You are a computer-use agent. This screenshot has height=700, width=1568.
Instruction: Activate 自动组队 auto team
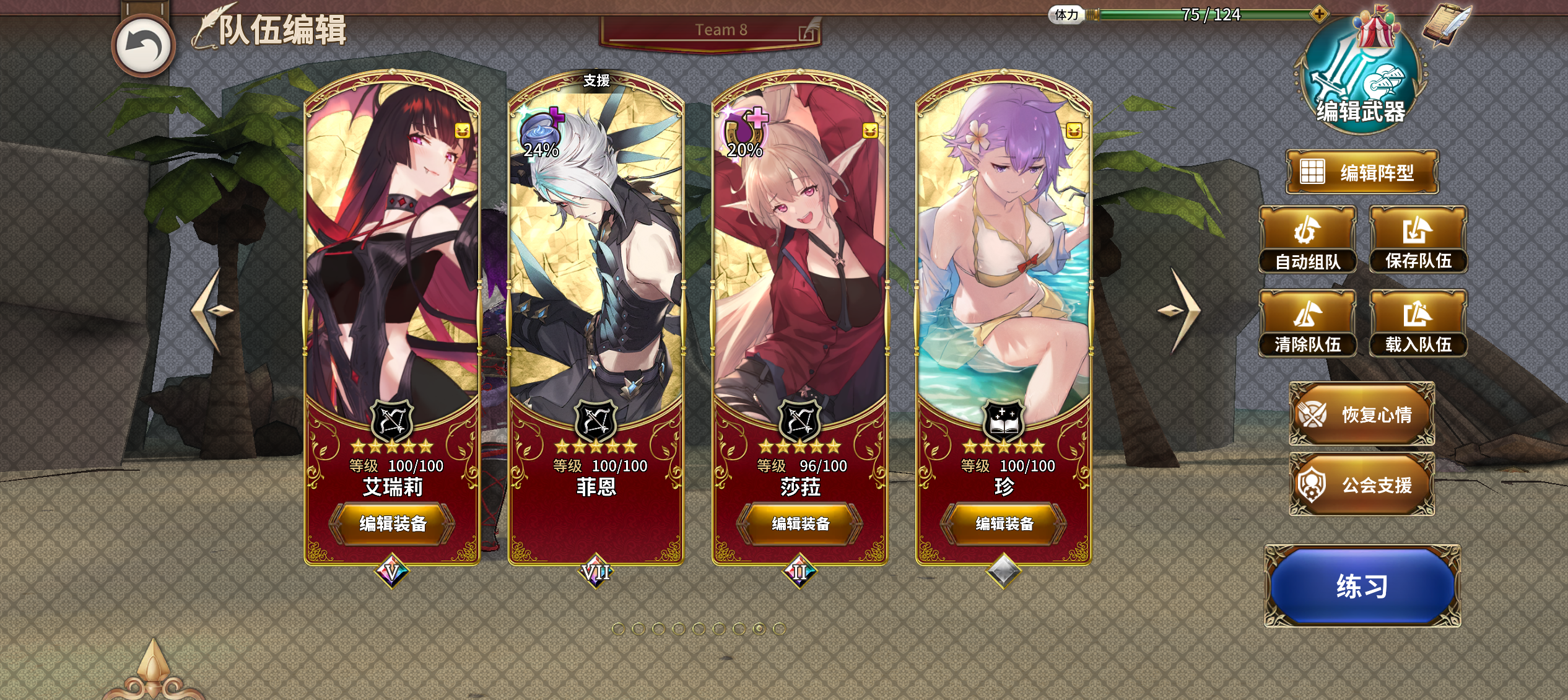click(x=1307, y=240)
